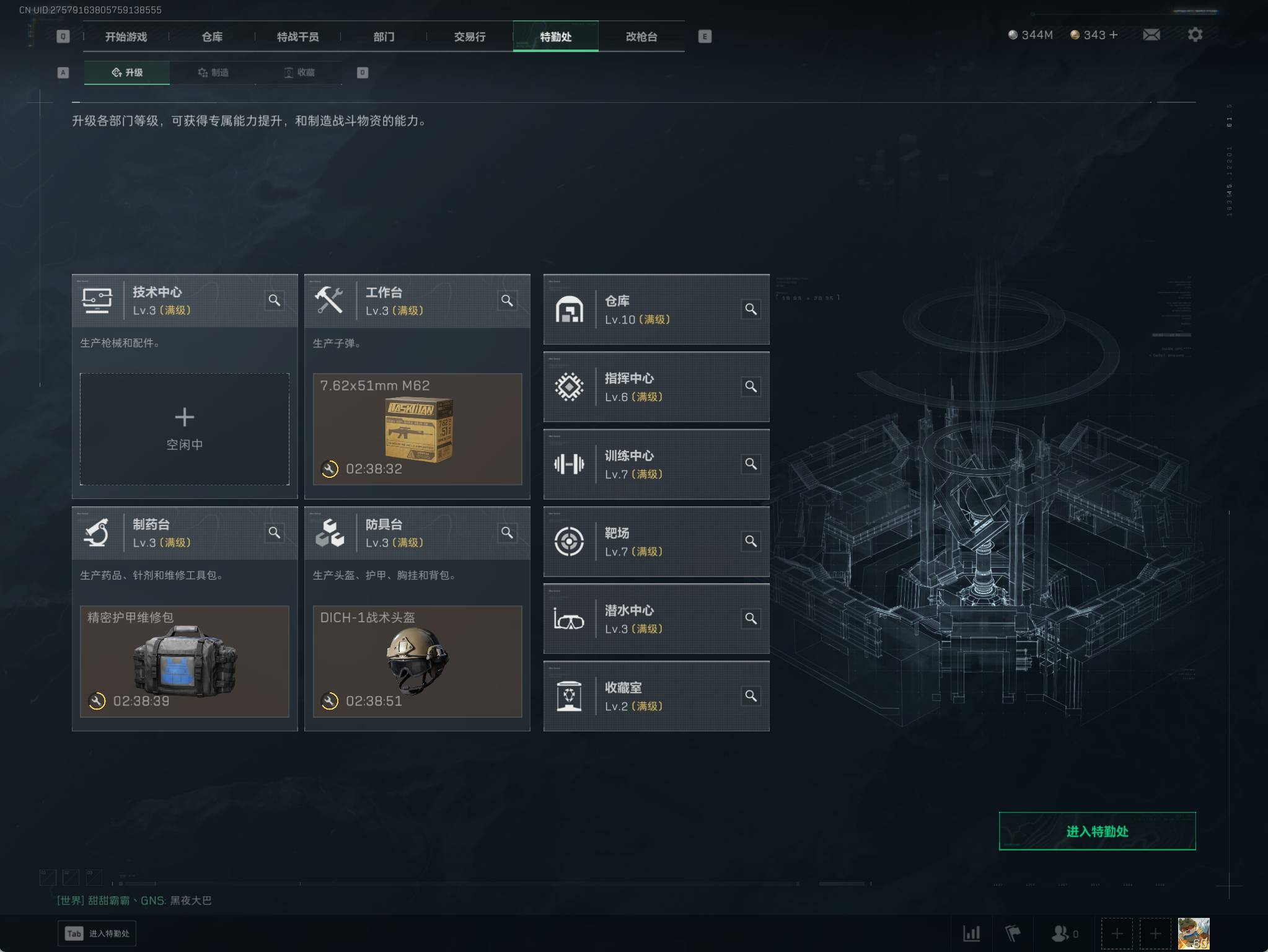Go to the 特战干员 tab
Viewport: 1268px width, 952px height.
297,37
